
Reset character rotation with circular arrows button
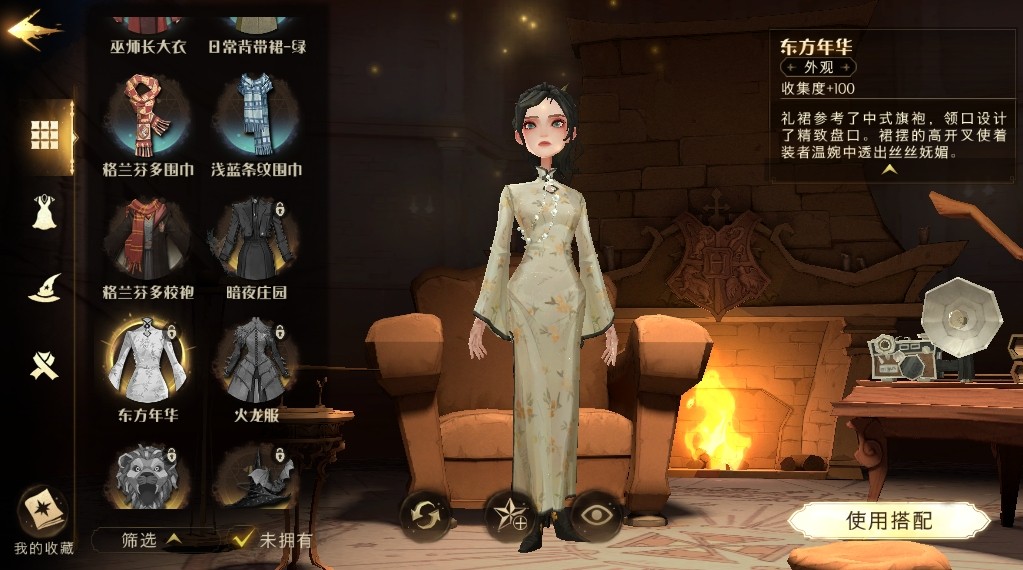427,516
